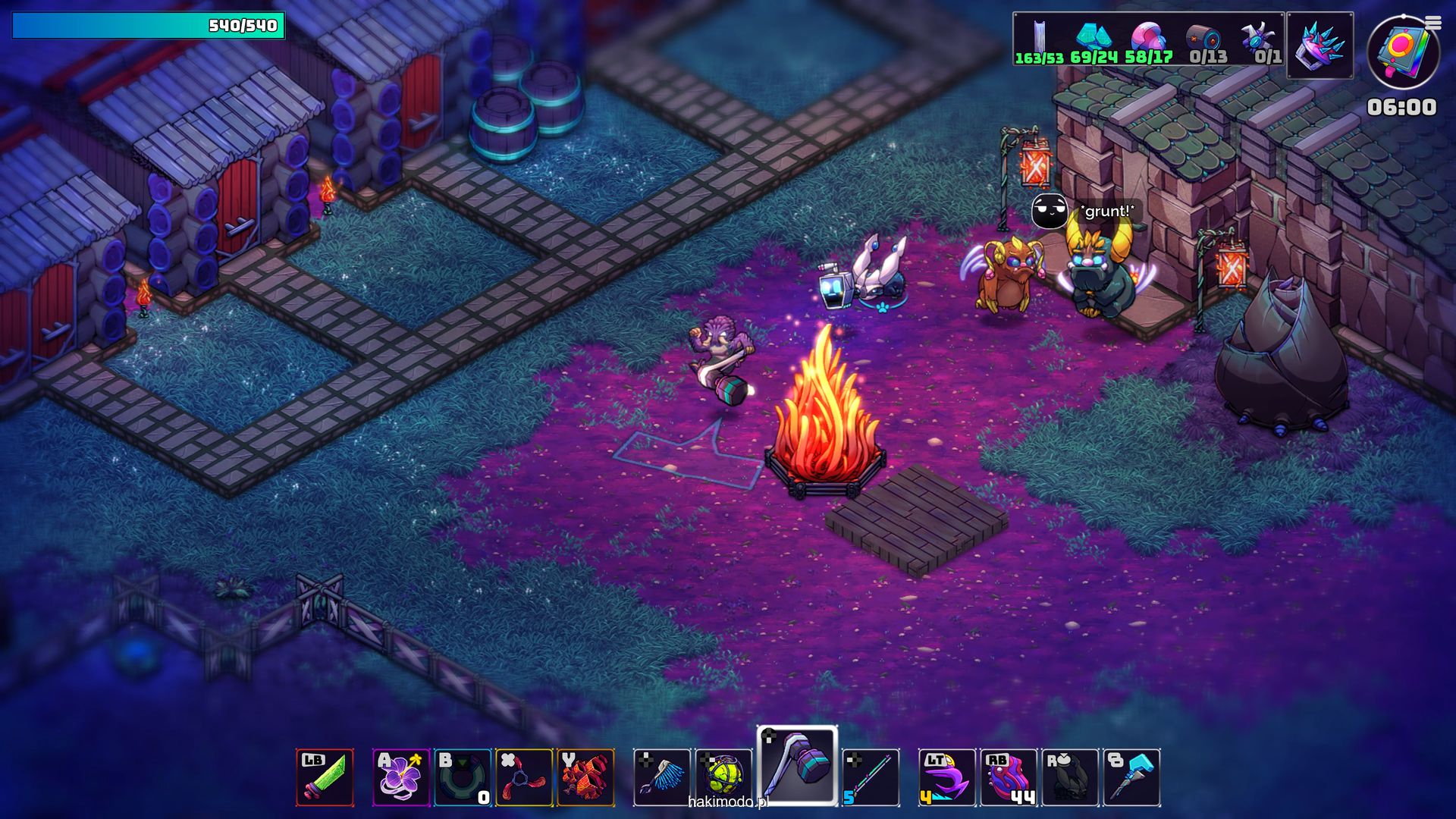The width and height of the screenshot is (1456, 819).
Task: Open the rainbow journal book icon
Action: click(x=1403, y=52)
